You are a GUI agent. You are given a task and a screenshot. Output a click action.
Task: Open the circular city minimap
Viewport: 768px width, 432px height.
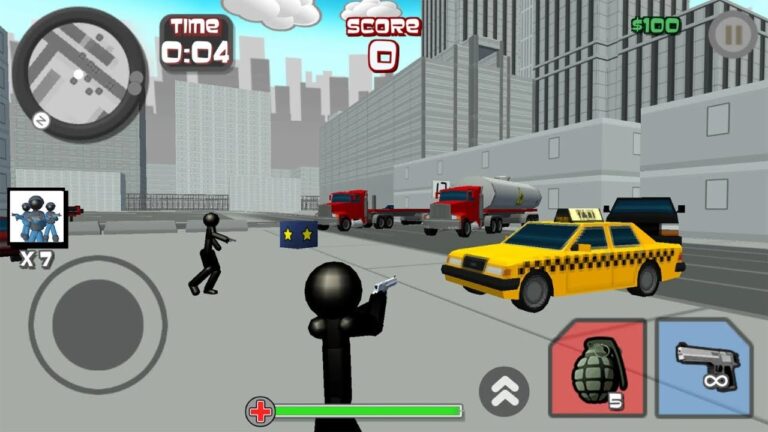coord(80,74)
